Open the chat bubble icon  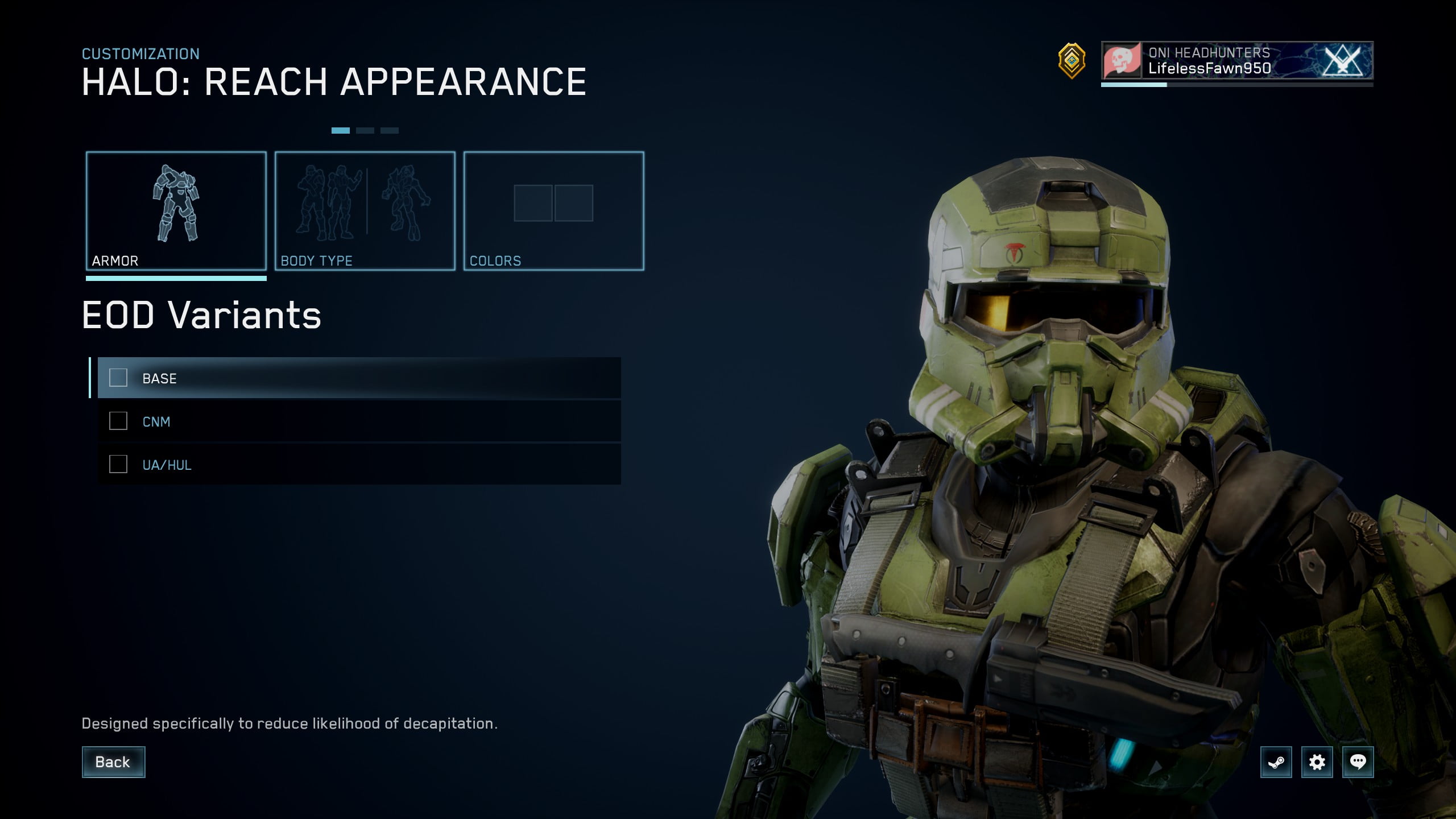[1358, 762]
